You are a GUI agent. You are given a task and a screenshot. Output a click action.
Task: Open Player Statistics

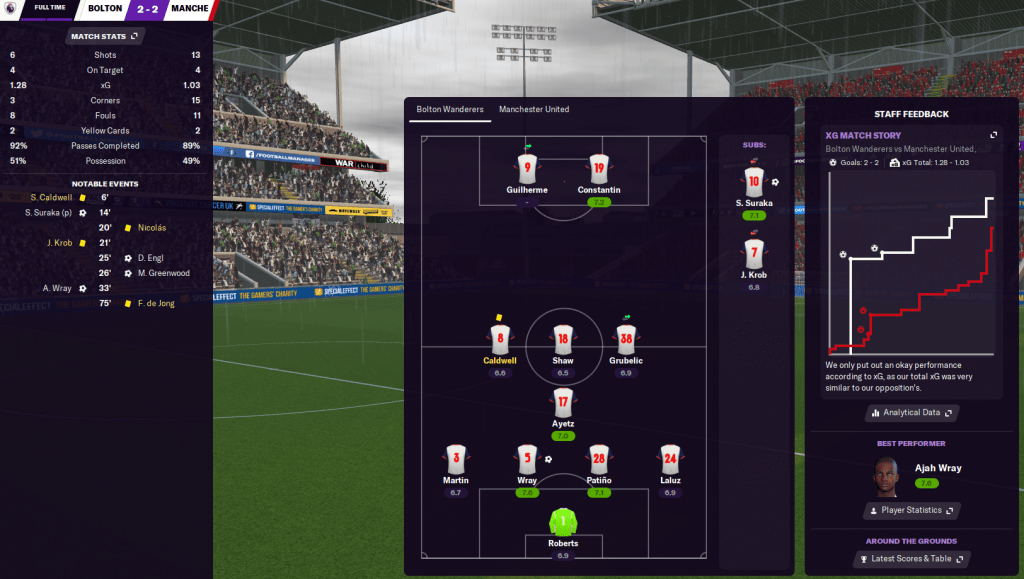(910, 510)
